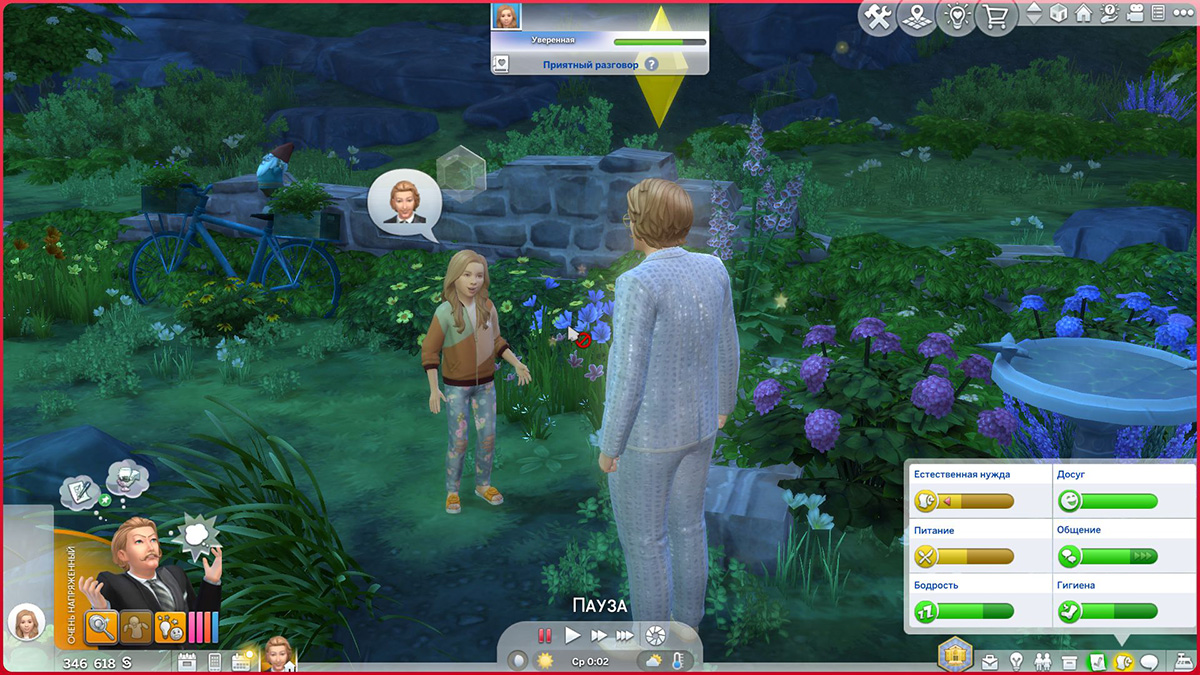Open the briefcase career tab
Viewport: 1200px width, 675px height.
[x=989, y=662]
